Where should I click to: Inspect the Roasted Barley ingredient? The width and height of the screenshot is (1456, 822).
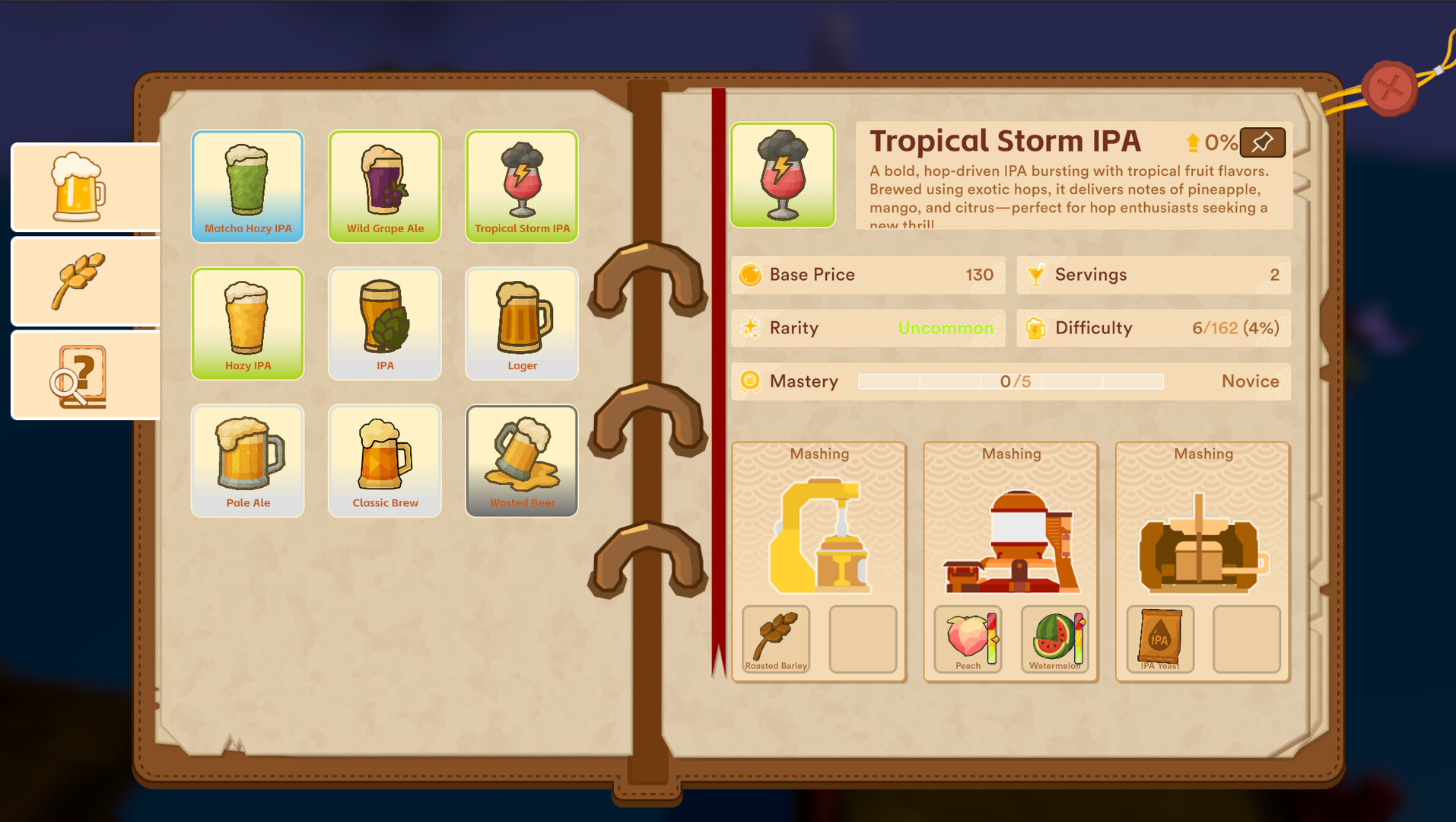pyautogui.click(x=775, y=639)
